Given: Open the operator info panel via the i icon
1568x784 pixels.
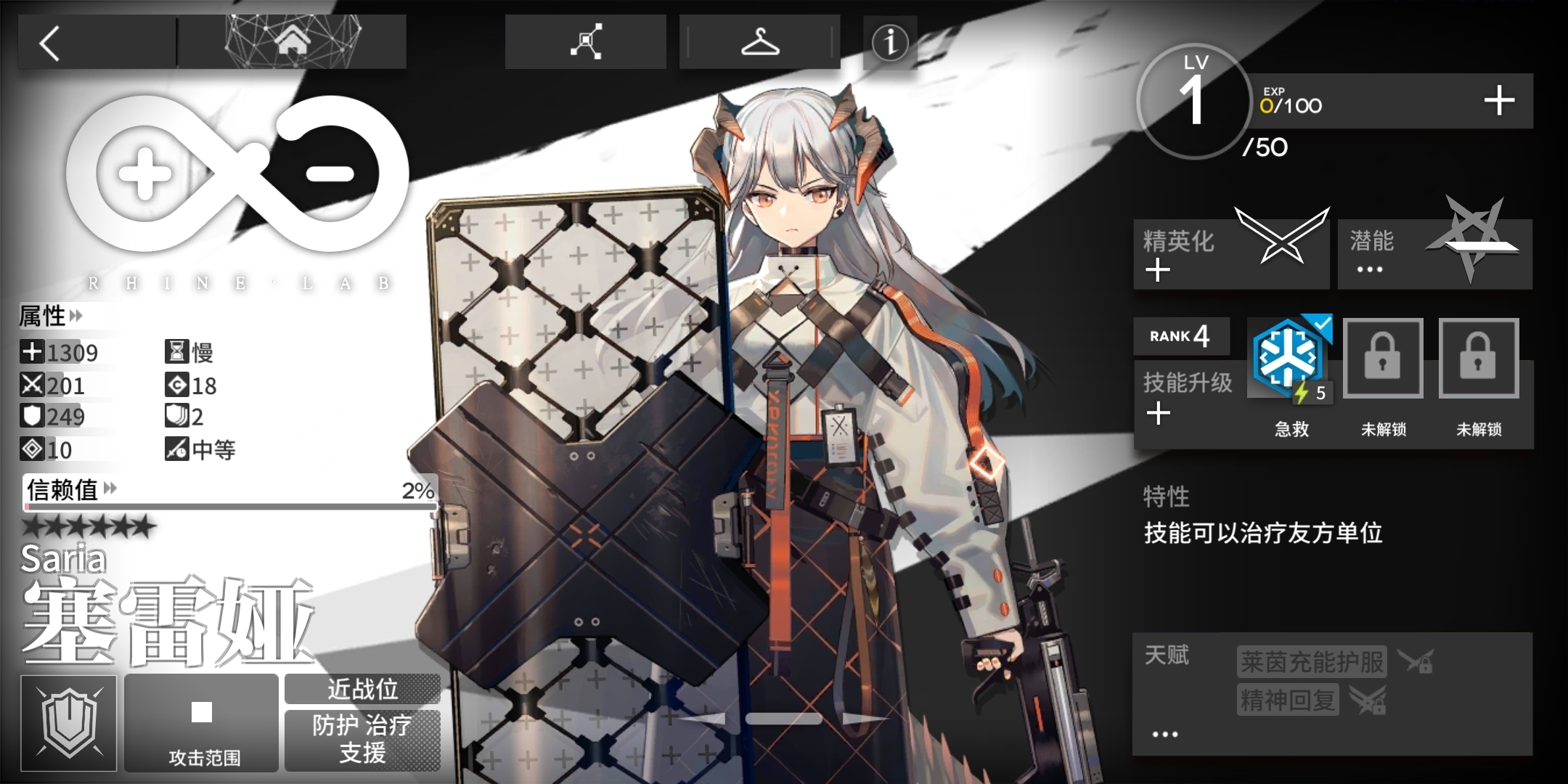Looking at the screenshot, I should [889, 43].
